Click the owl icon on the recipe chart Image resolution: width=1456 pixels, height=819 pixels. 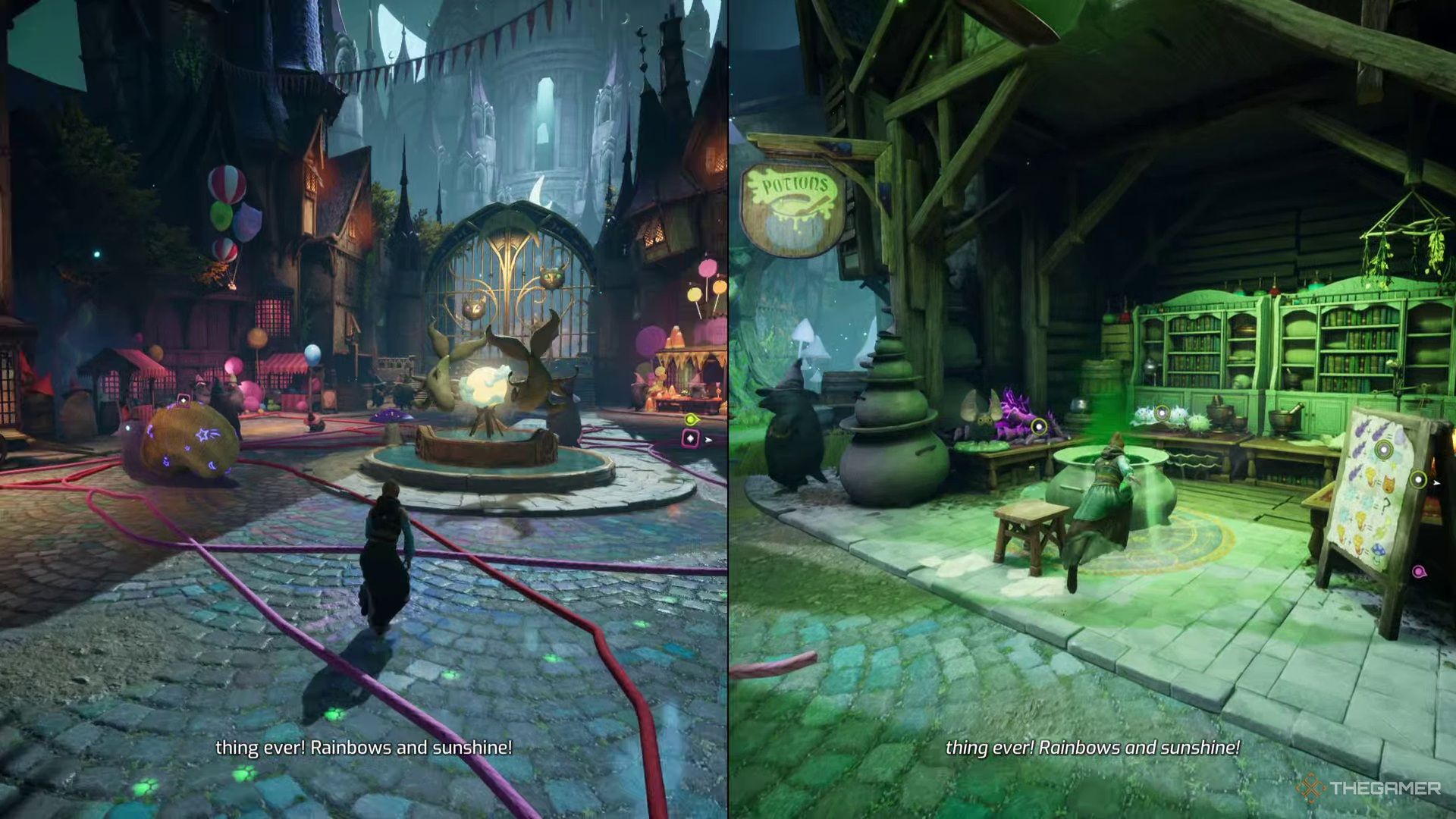click(1389, 482)
